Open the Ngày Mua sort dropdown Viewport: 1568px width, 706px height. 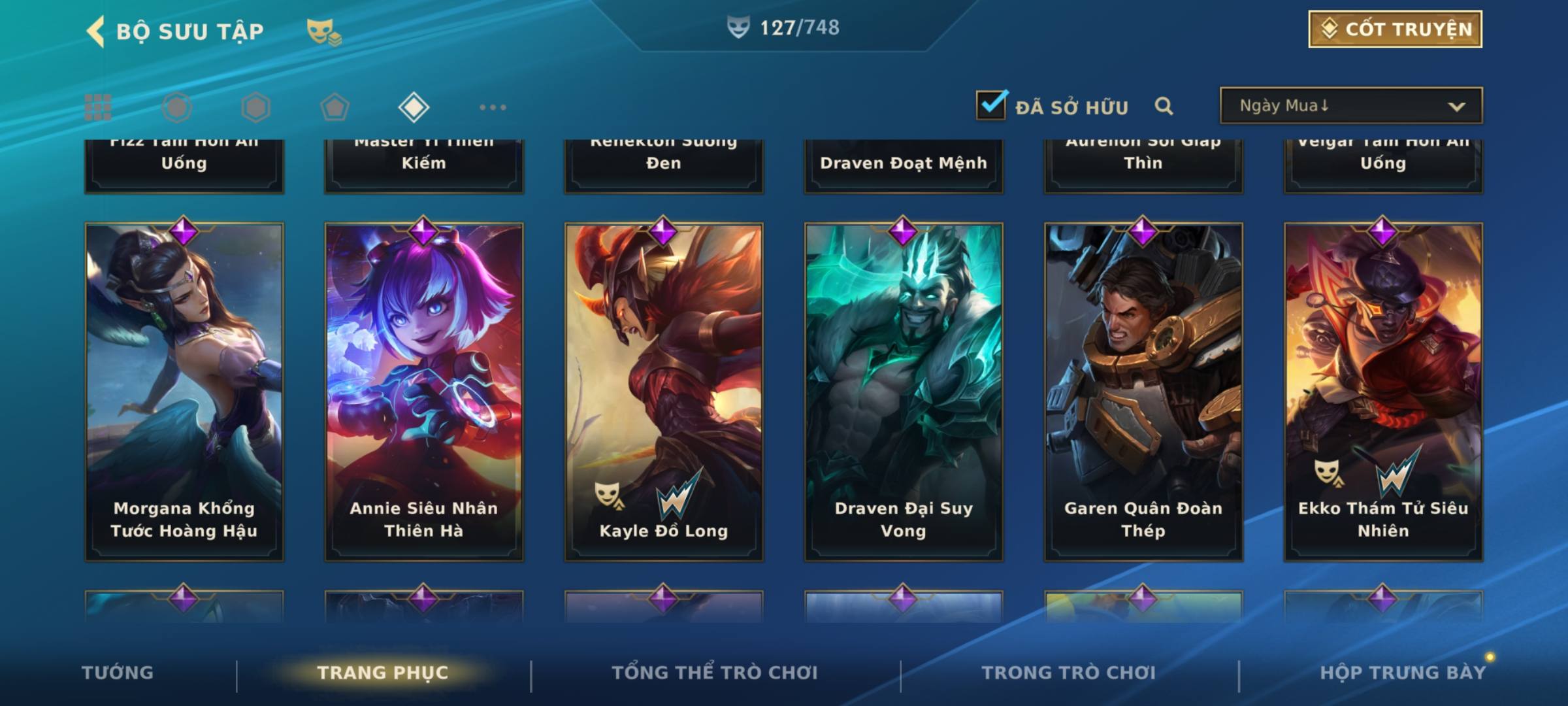click(1350, 106)
